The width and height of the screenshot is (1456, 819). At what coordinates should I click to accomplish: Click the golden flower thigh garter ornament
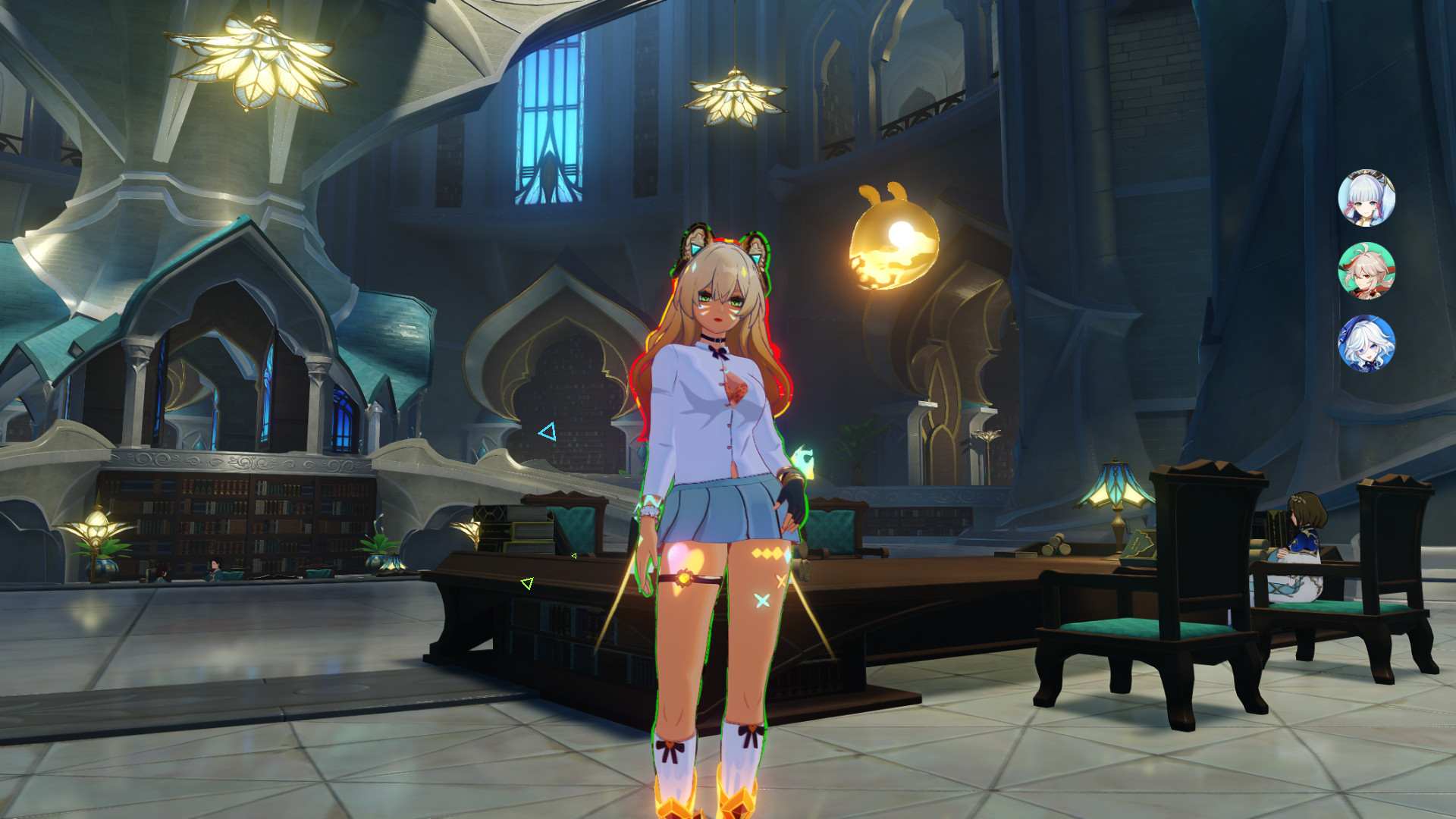686,579
